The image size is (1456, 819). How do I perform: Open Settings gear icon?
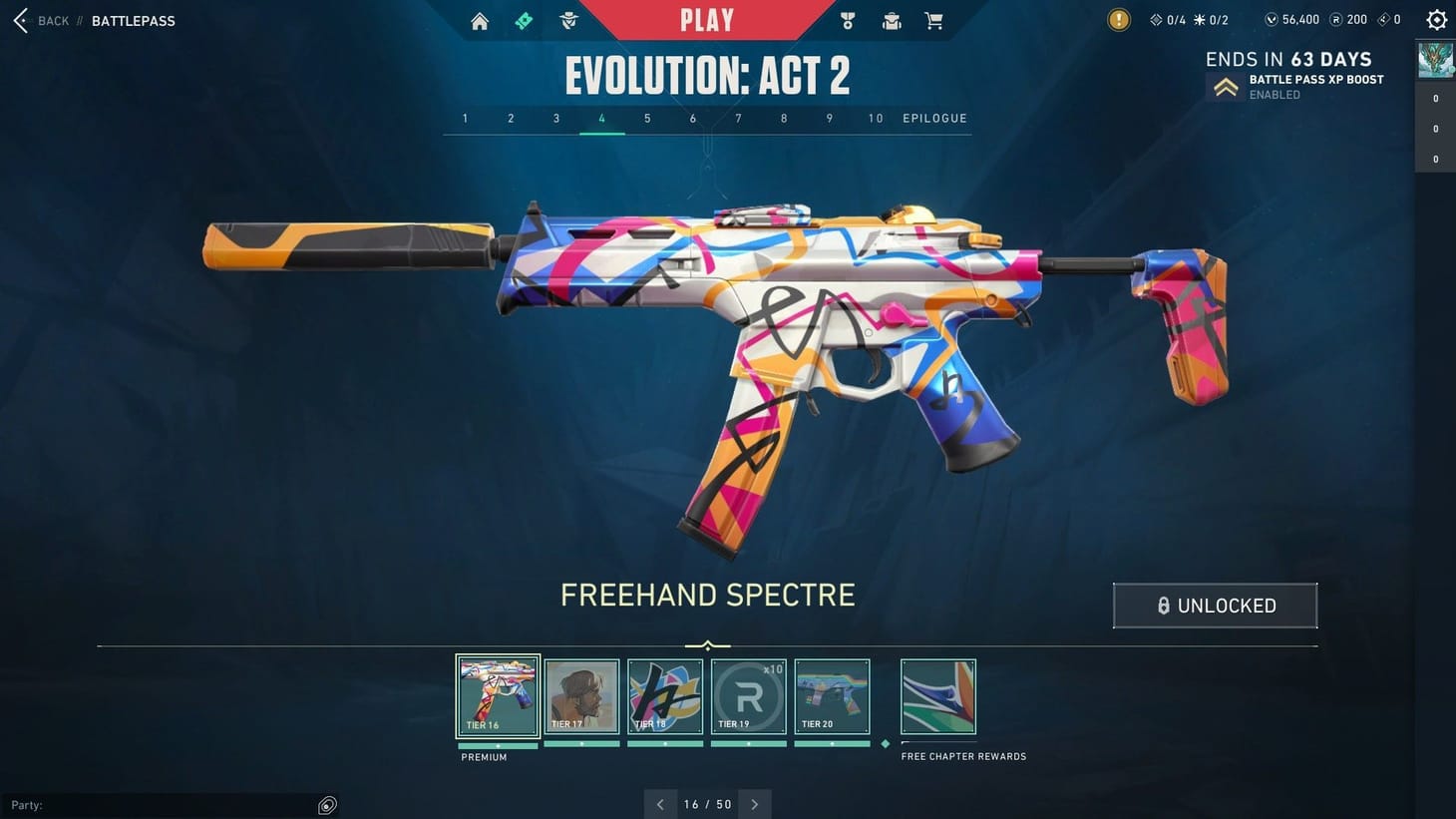pos(1435,19)
